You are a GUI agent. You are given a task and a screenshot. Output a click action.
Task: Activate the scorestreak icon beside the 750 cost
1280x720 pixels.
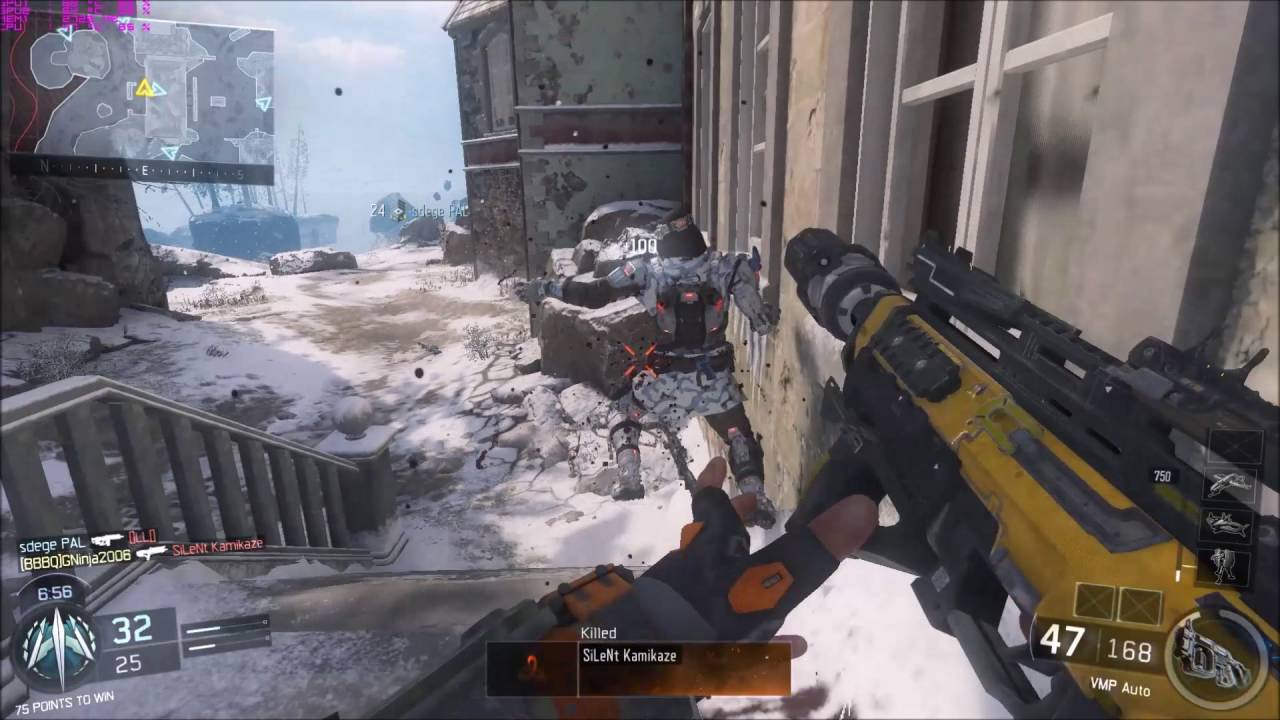(1229, 485)
